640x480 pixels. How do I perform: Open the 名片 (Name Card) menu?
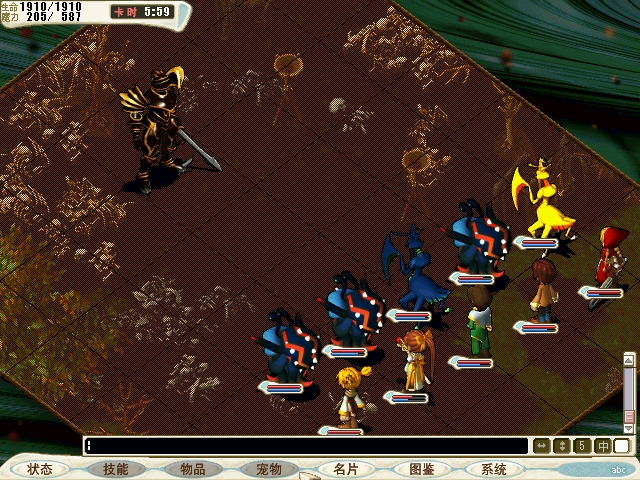click(x=345, y=469)
